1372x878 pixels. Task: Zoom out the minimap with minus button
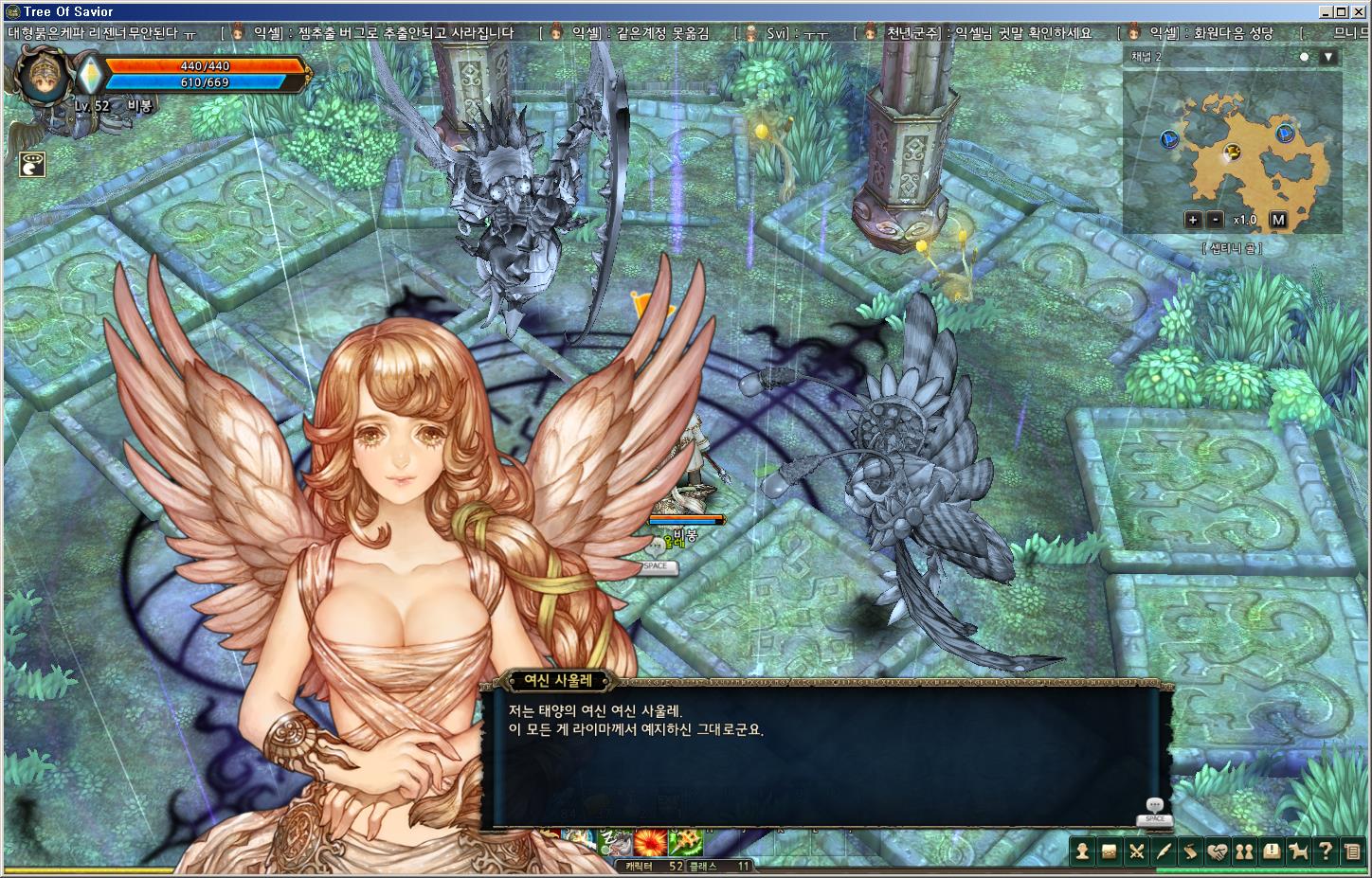tap(1216, 220)
